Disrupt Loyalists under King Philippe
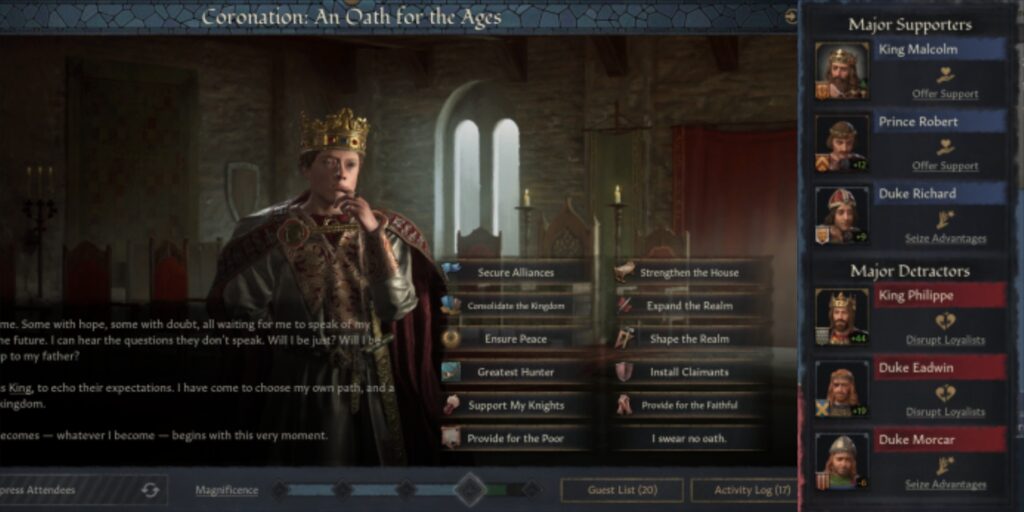 click(945, 340)
